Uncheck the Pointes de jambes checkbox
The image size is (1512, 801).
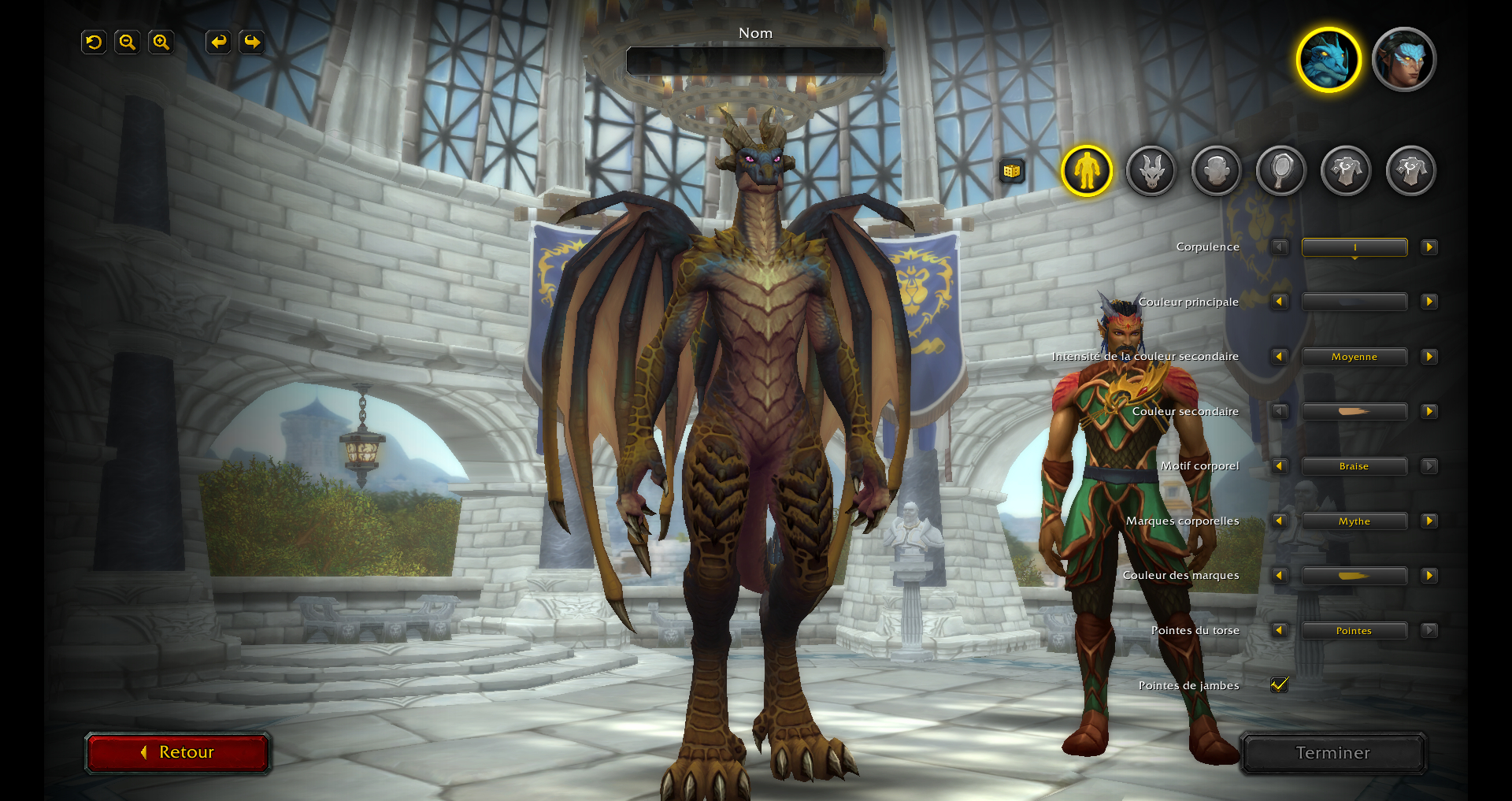pos(1280,685)
